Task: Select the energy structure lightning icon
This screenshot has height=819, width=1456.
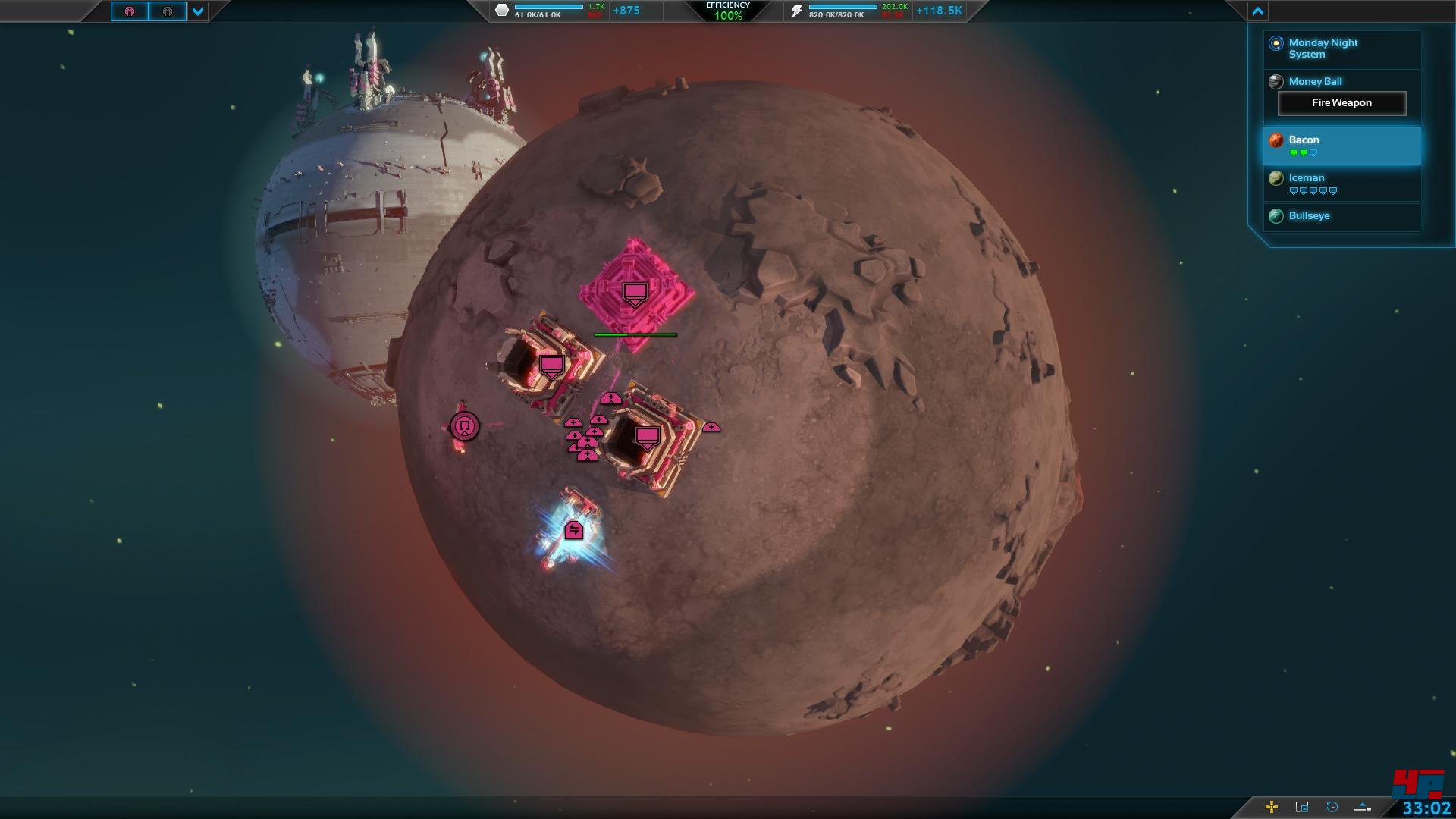Action: coord(574,530)
